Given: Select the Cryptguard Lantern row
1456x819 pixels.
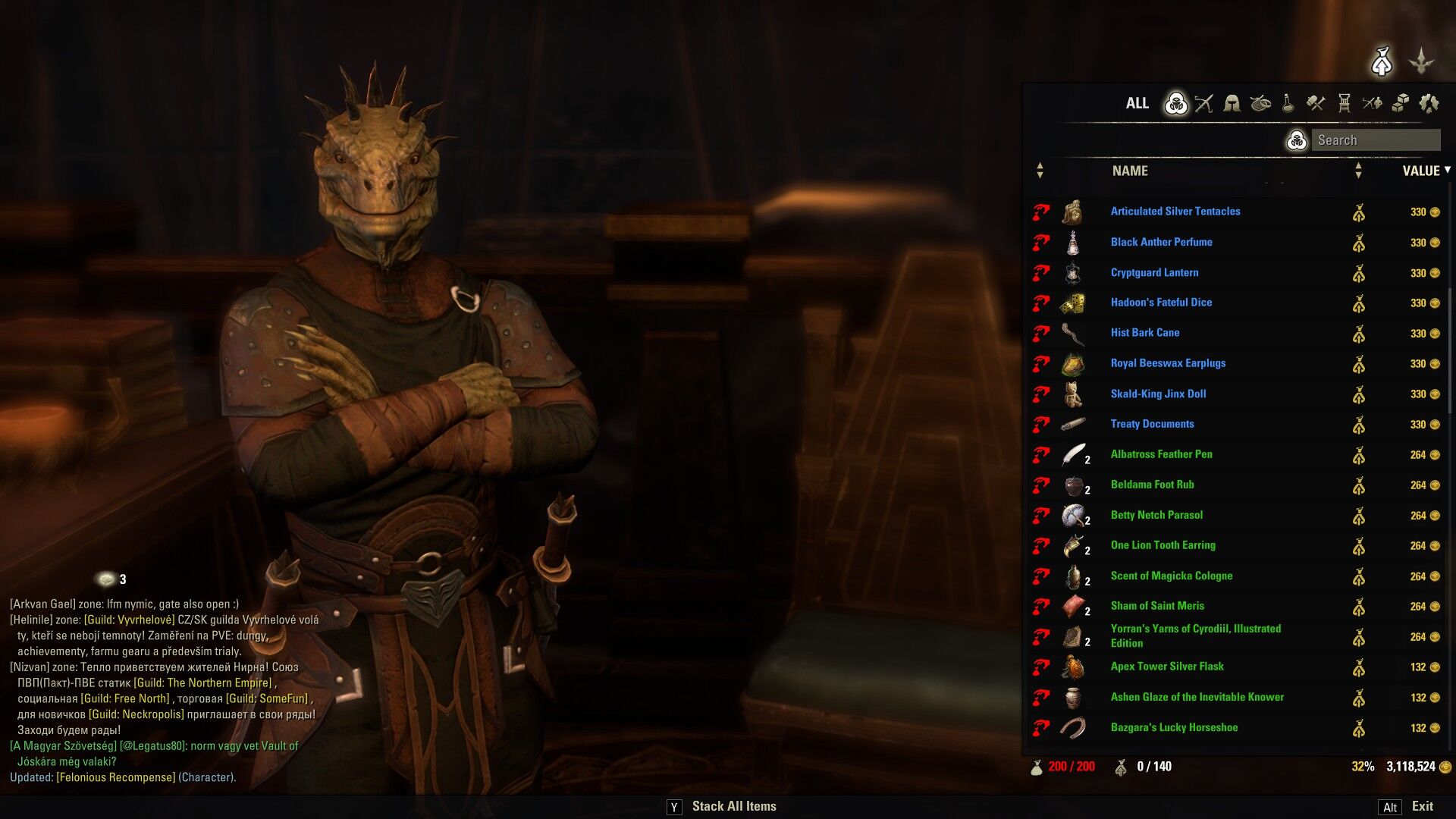Looking at the screenshot, I should point(1154,272).
